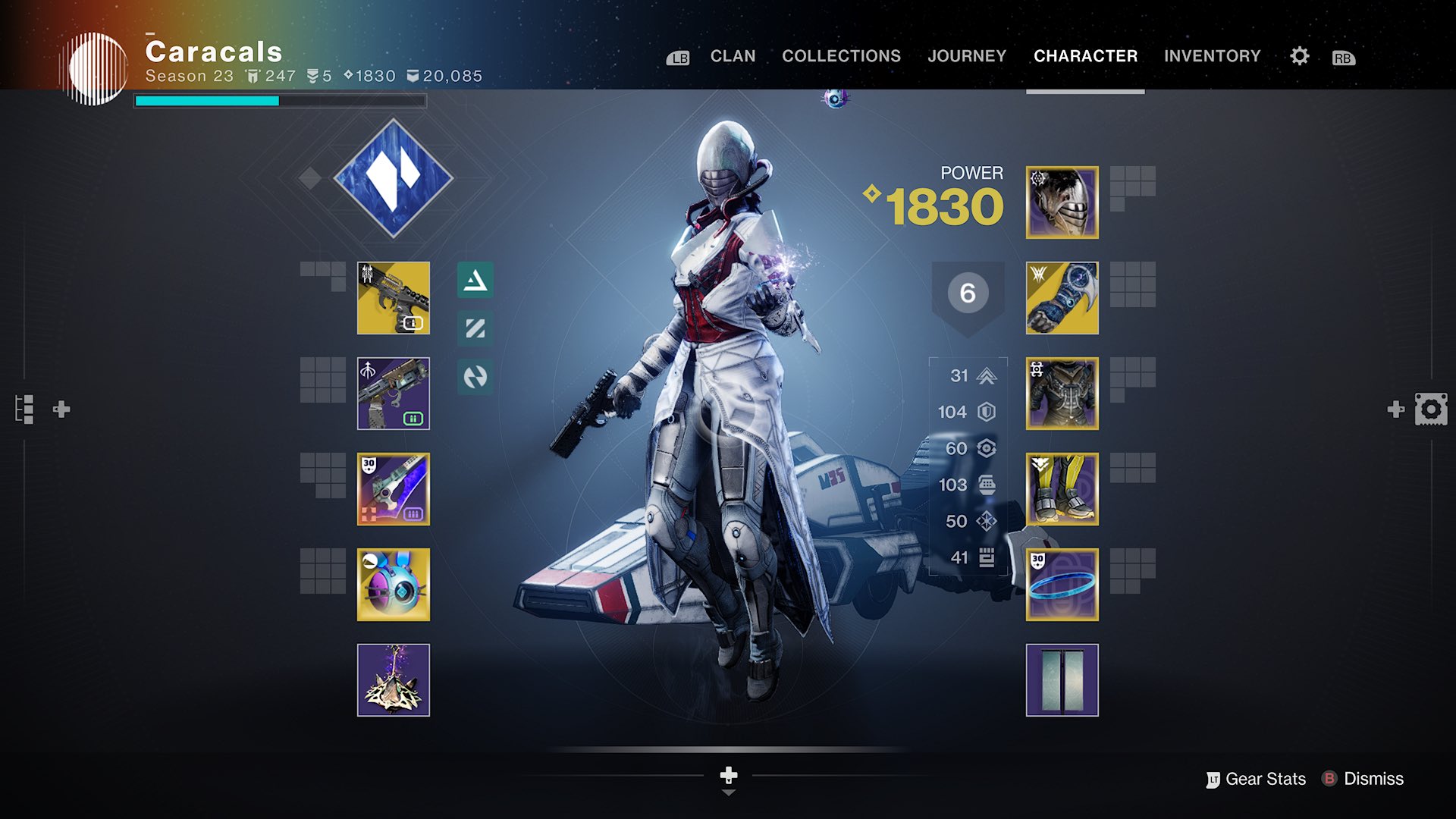Switch to the Collections tab
The image size is (1456, 819).
841,56
